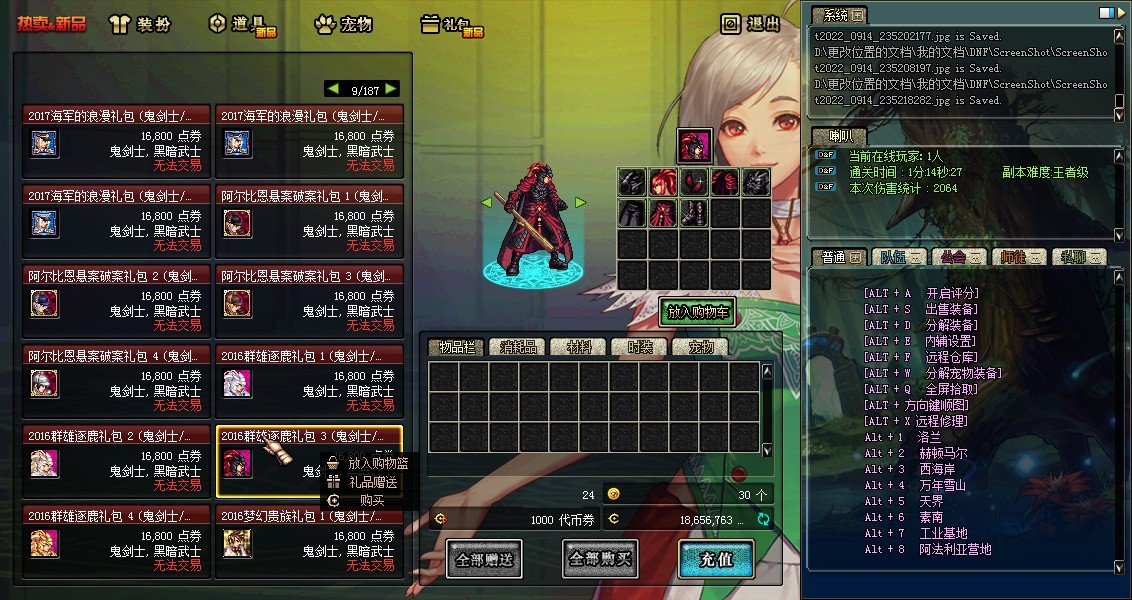Image resolution: width=1132 pixels, height=600 pixels.
Task: Choose 礼品赠送 in the context menu
Action: (372, 482)
